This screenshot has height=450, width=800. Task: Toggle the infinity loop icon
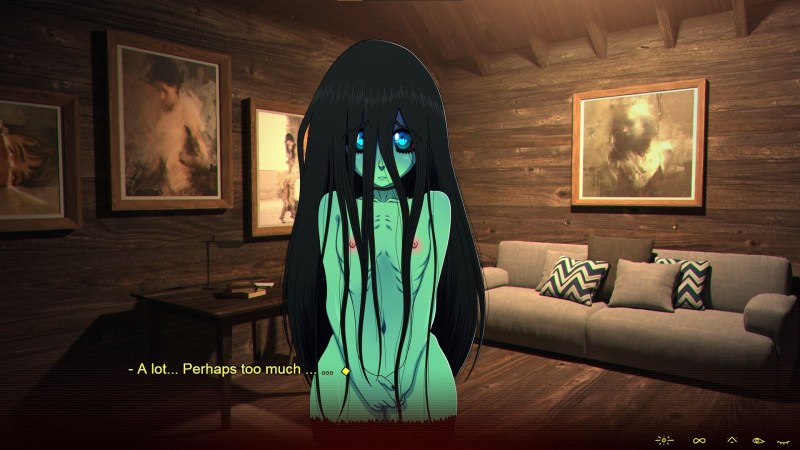[x=699, y=440]
